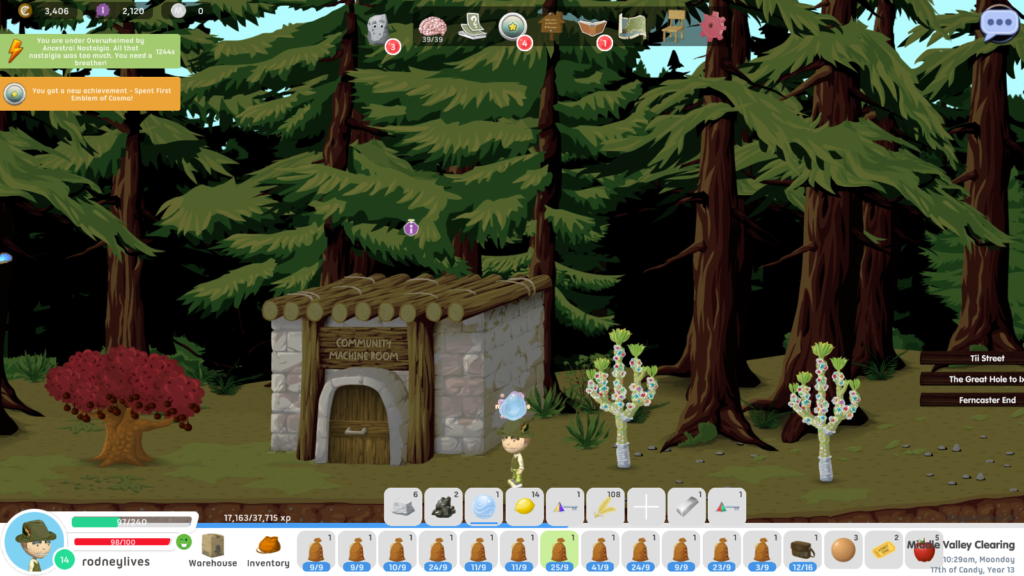Click the rodneylives avatar portrait
Viewport: 1024px width, 576px height.
(34, 541)
